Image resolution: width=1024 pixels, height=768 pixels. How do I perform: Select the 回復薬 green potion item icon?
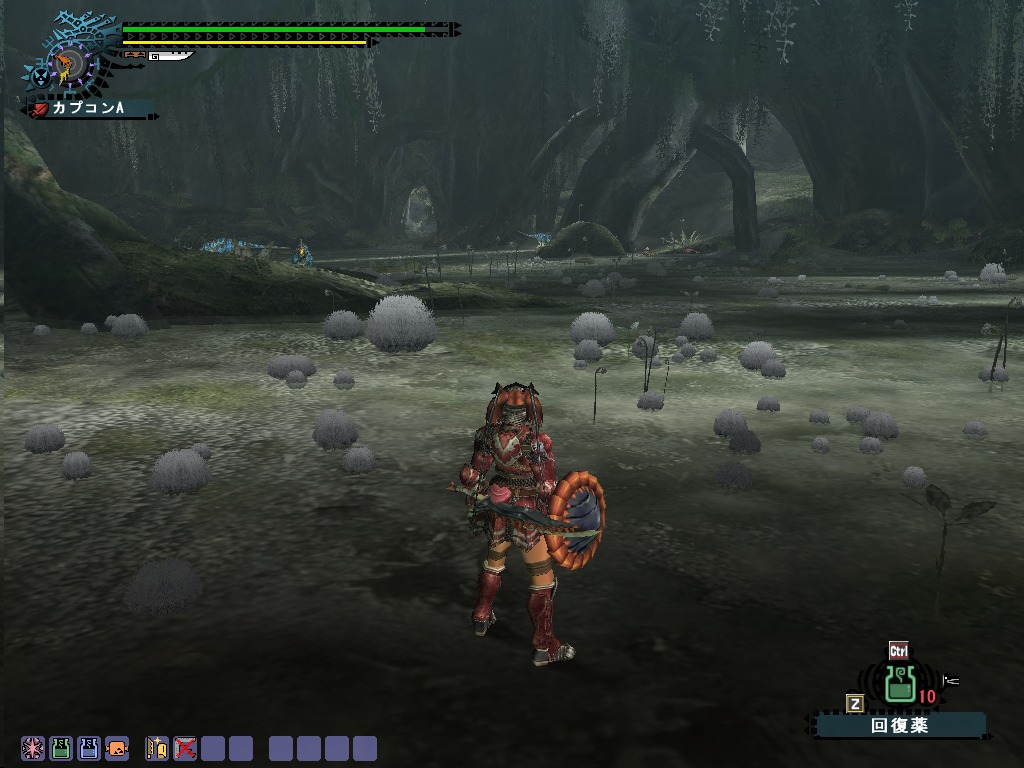click(900, 684)
